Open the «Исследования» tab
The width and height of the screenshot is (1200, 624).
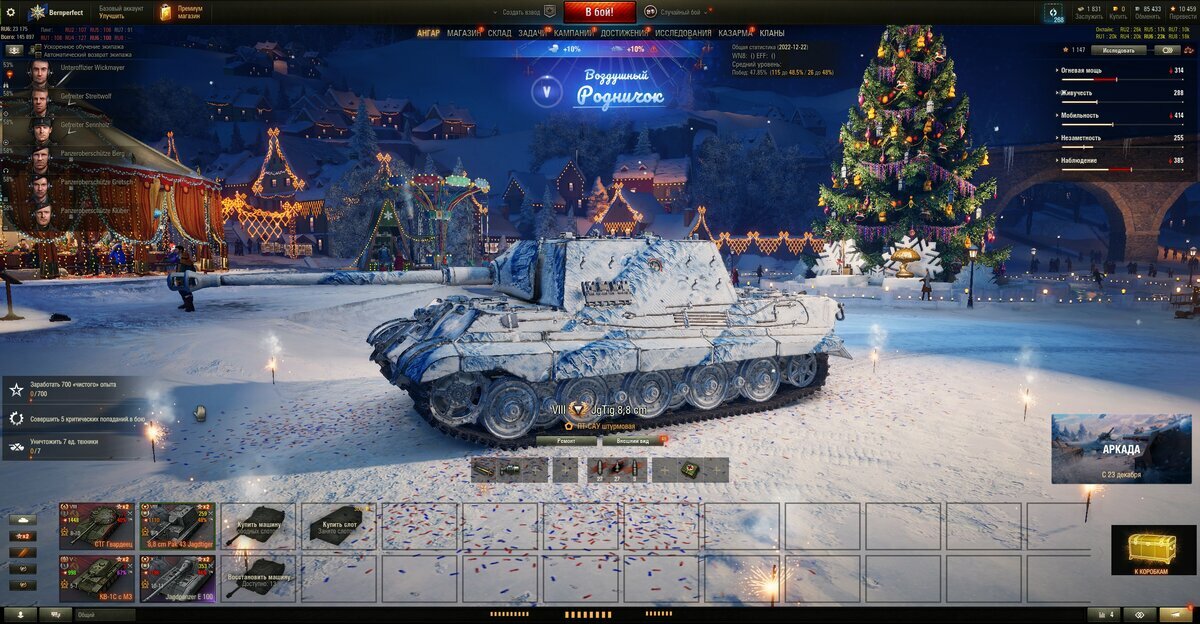click(684, 33)
